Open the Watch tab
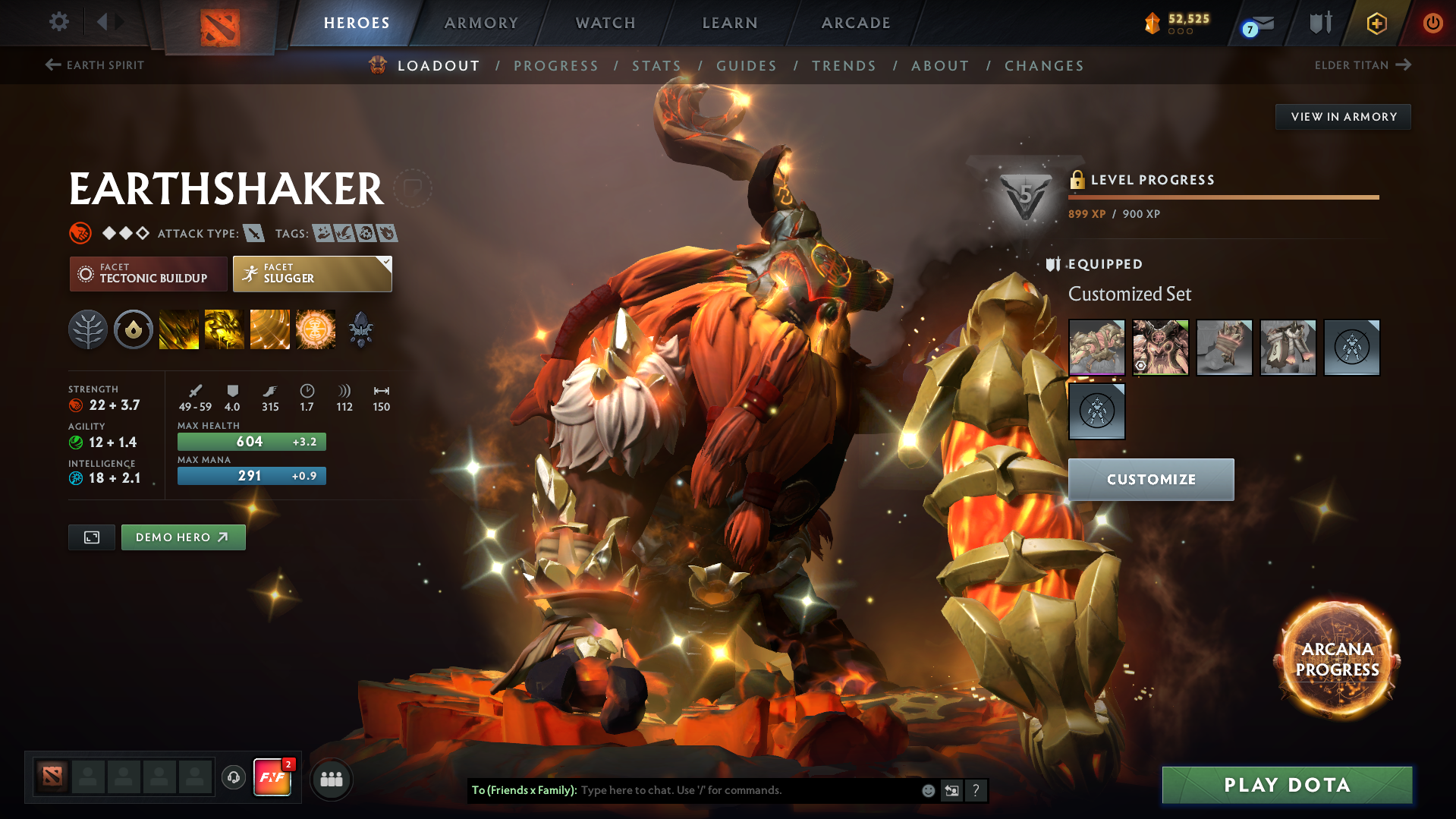Screen dimensions: 1456x819 click(x=605, y=23)
